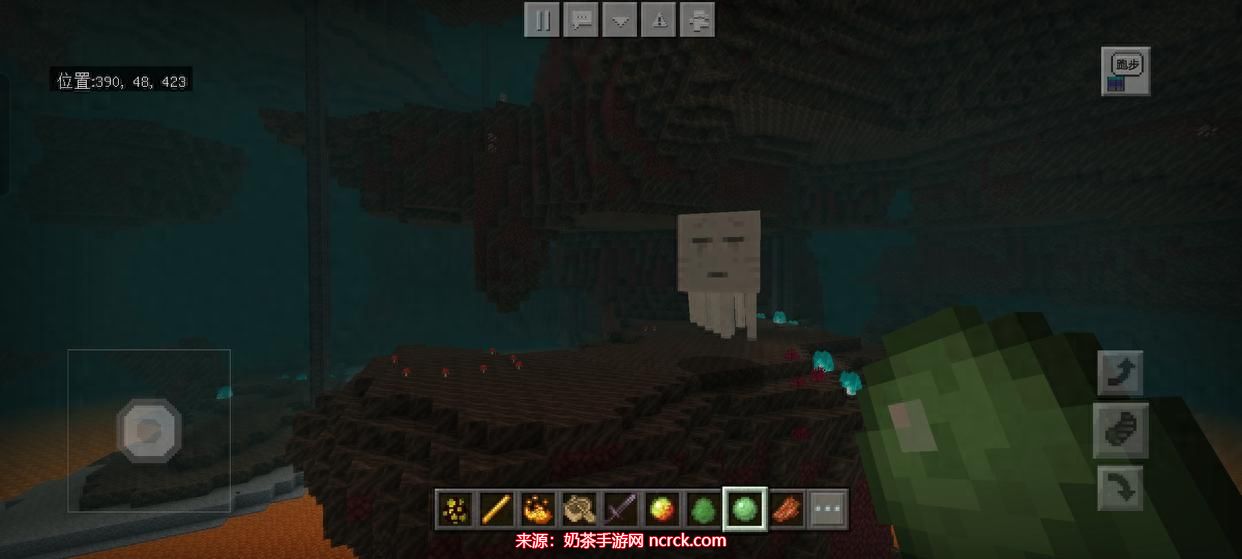Tap the downward triangle button
Viewport: 1242px width, 559px height.
point(621,20)
